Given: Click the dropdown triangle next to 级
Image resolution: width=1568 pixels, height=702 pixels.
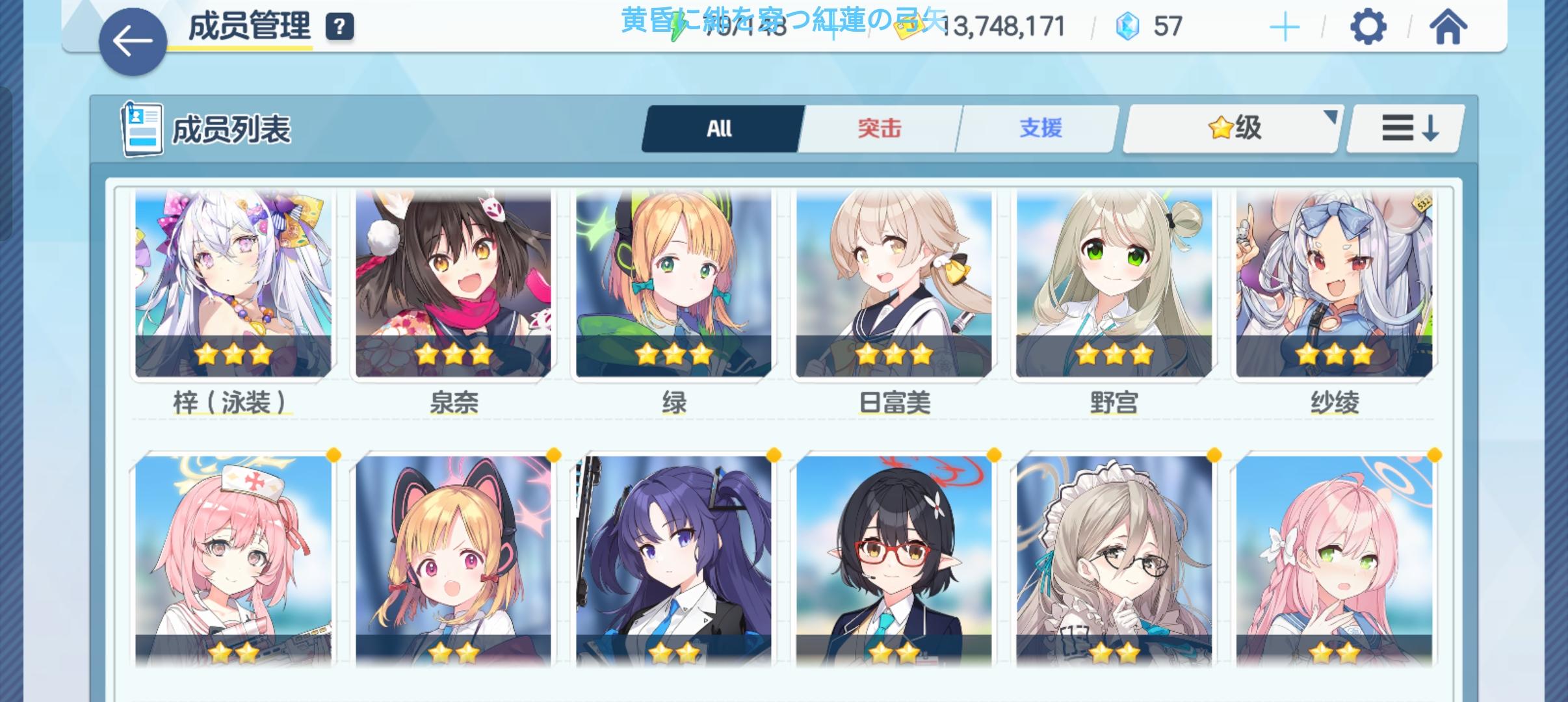Looking at the screenshot, I should coord(1330,116).
